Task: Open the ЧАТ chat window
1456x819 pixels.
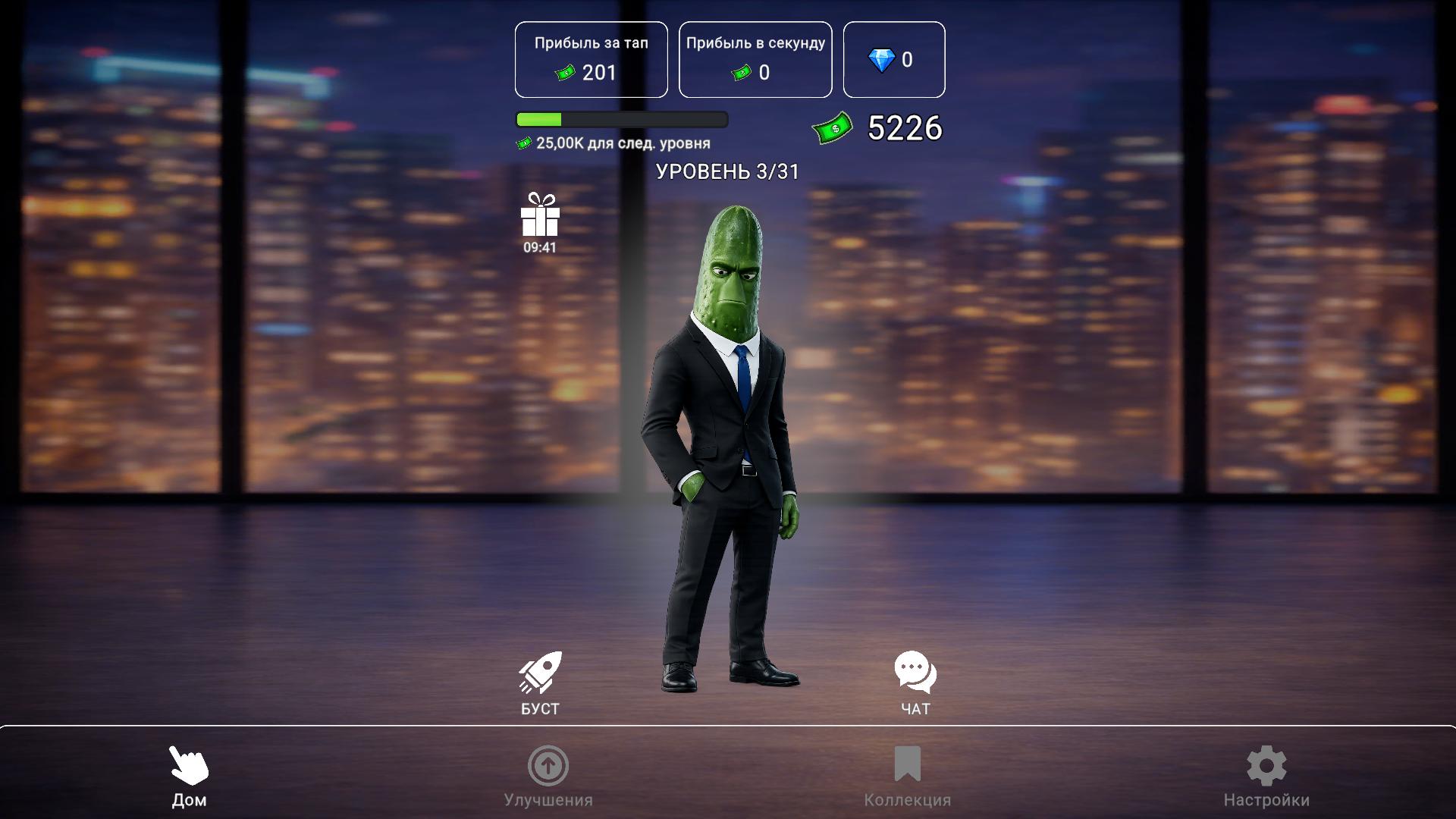Action: 915,672
